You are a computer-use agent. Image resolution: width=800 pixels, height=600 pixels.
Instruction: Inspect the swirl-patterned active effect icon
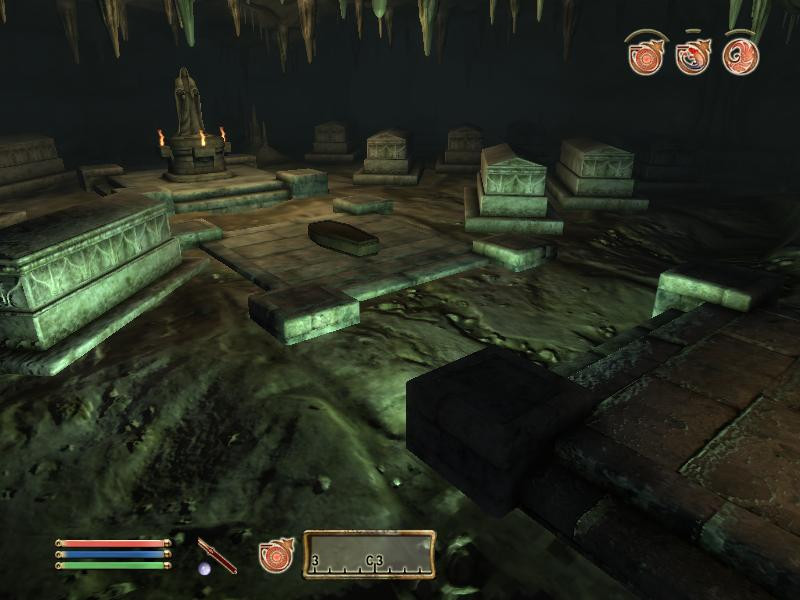point(741,56)
